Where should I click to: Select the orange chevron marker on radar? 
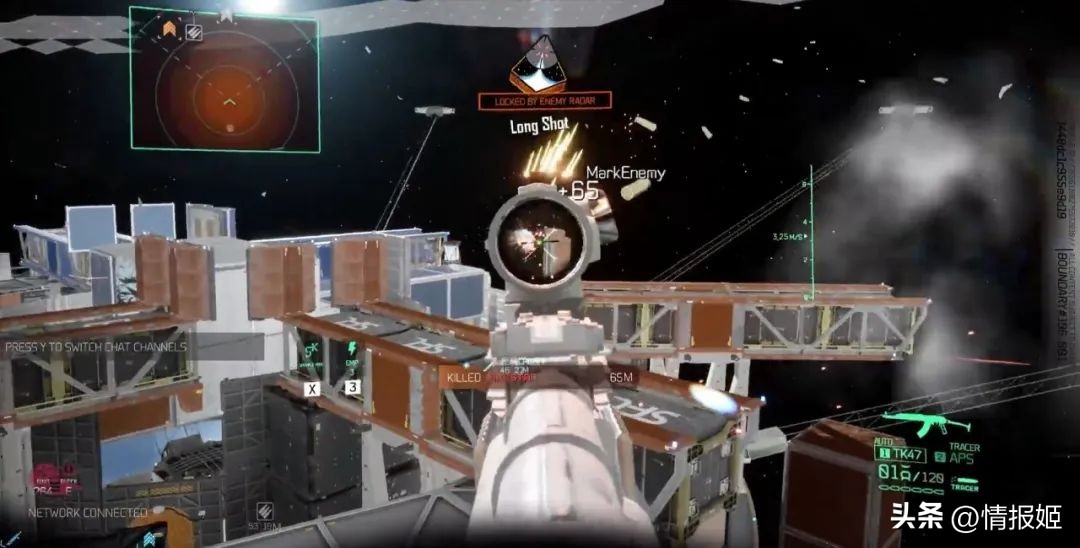169,29
